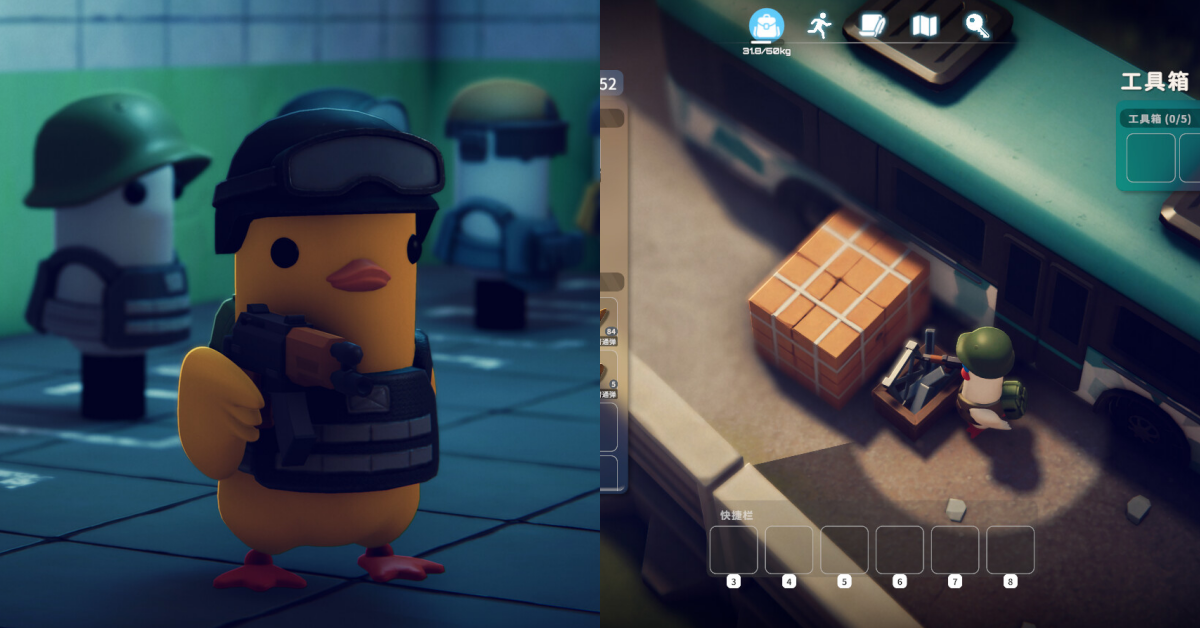The height and width of the screenshot is (628, 1200).
Task: Select quick bar slot numbered 3
Action: pyautogui.click(x=734, y=550)
